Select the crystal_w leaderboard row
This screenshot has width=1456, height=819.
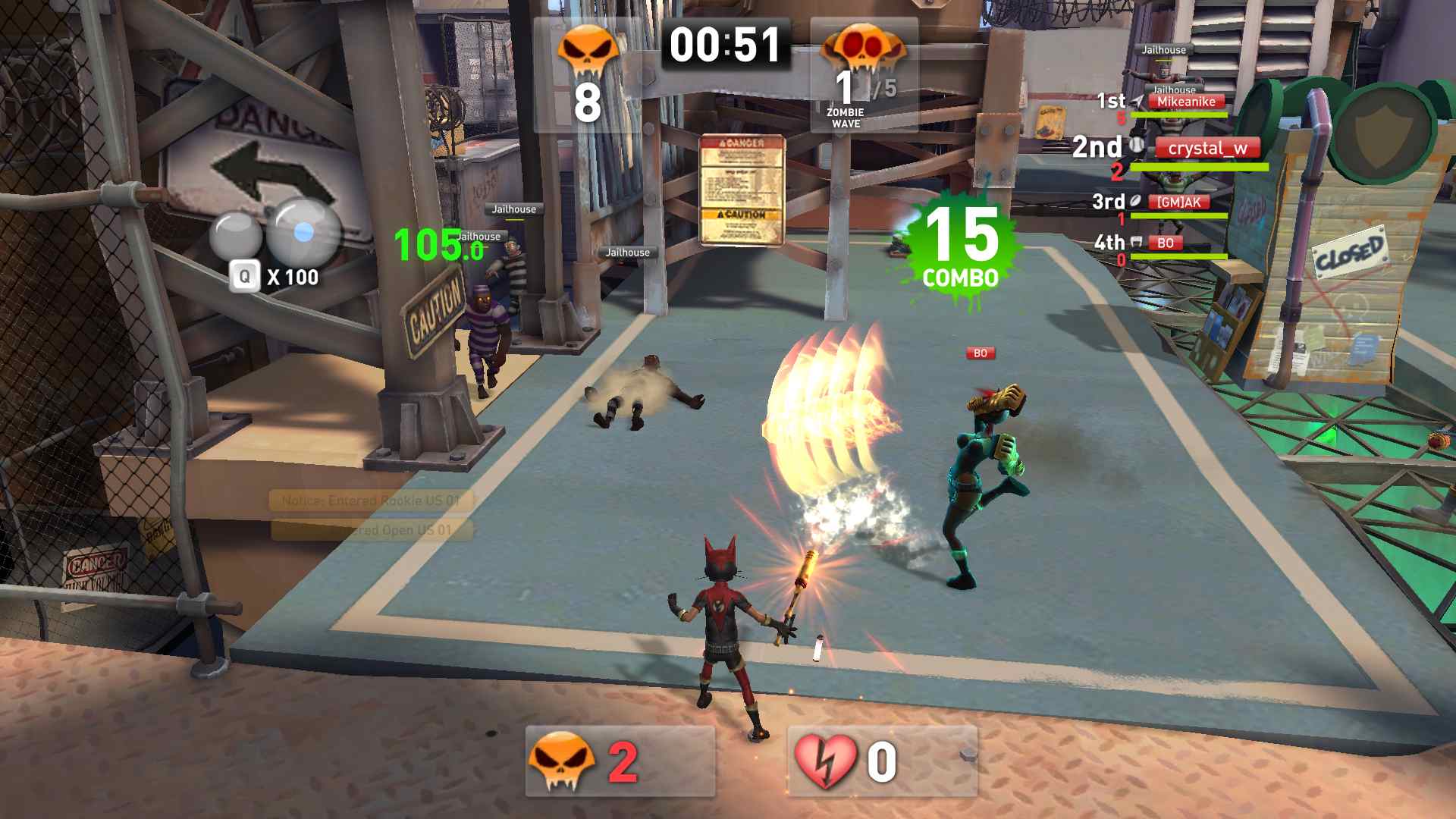1207,149
